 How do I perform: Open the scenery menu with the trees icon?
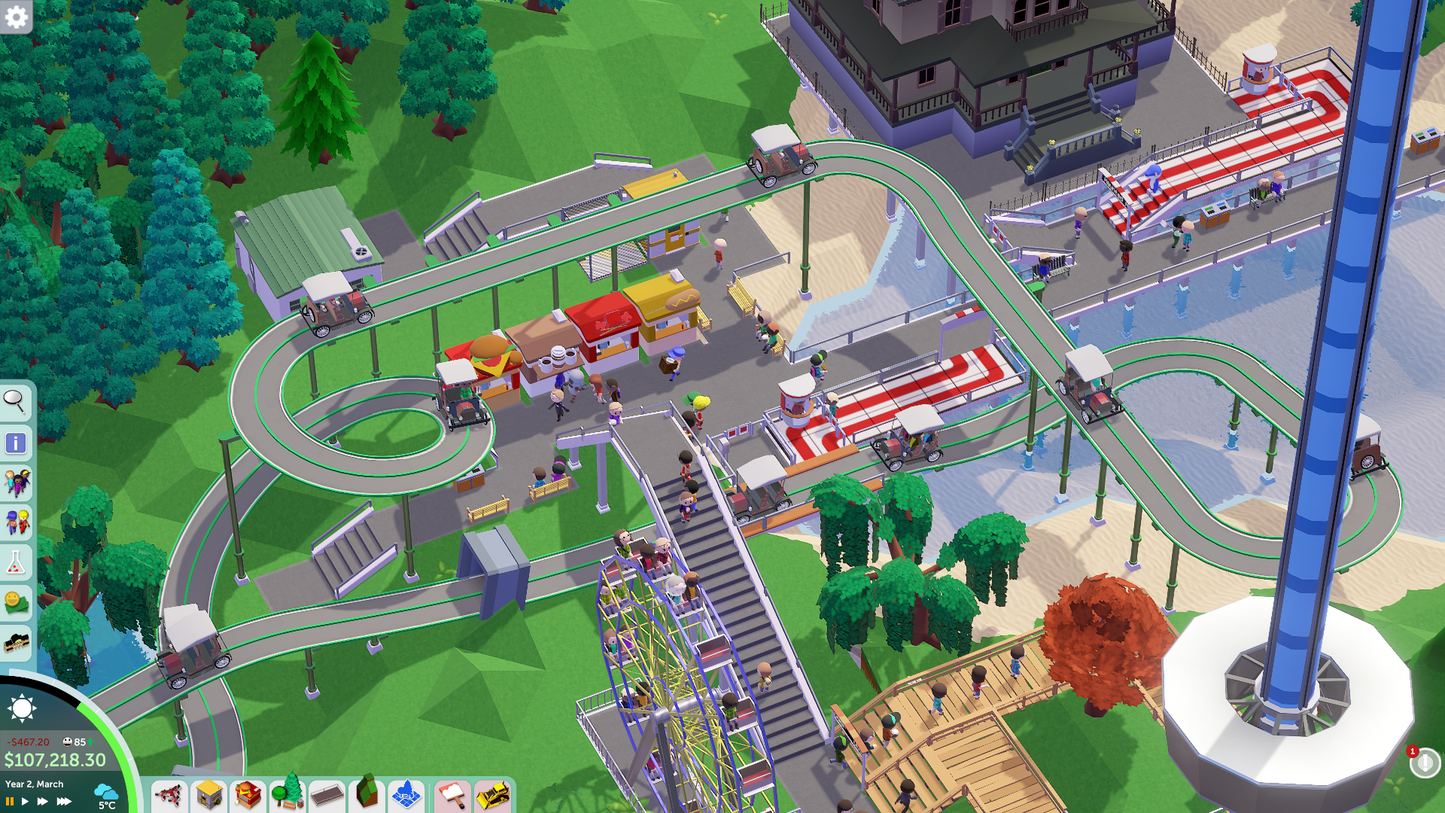pyautogui.click(x=287, y=795)
